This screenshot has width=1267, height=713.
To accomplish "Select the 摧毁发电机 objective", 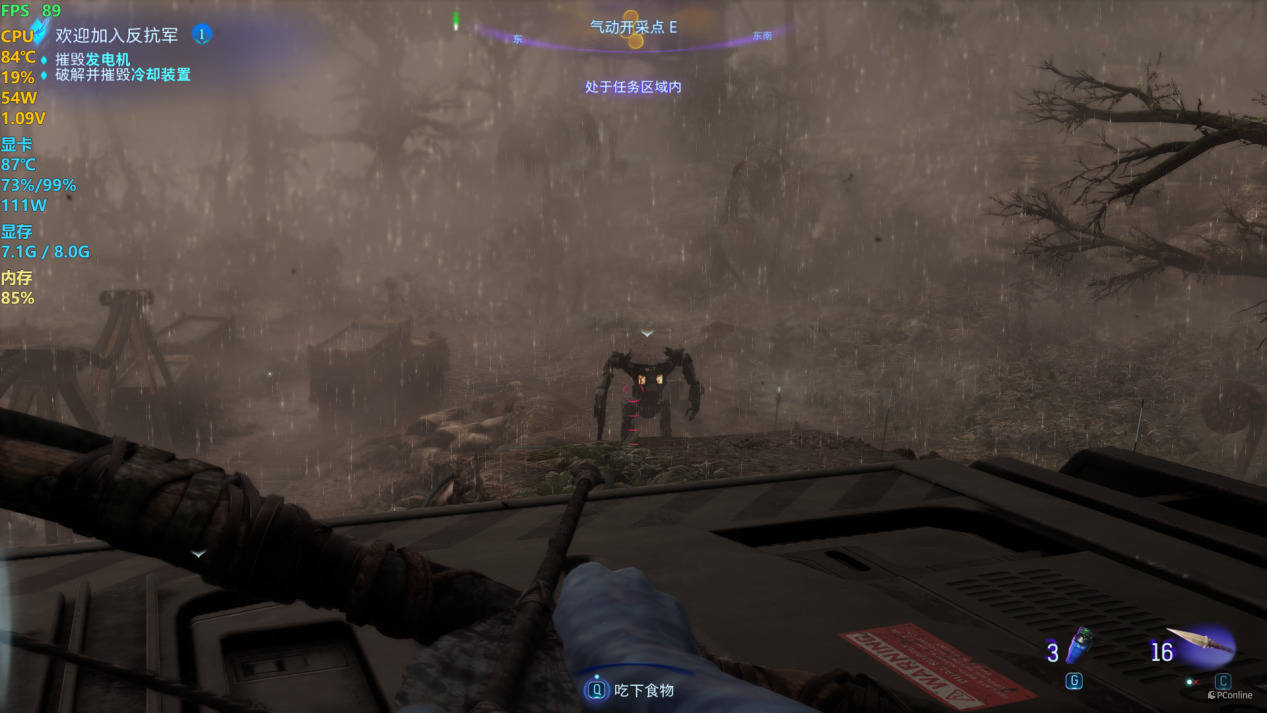I will coord(92,59).
